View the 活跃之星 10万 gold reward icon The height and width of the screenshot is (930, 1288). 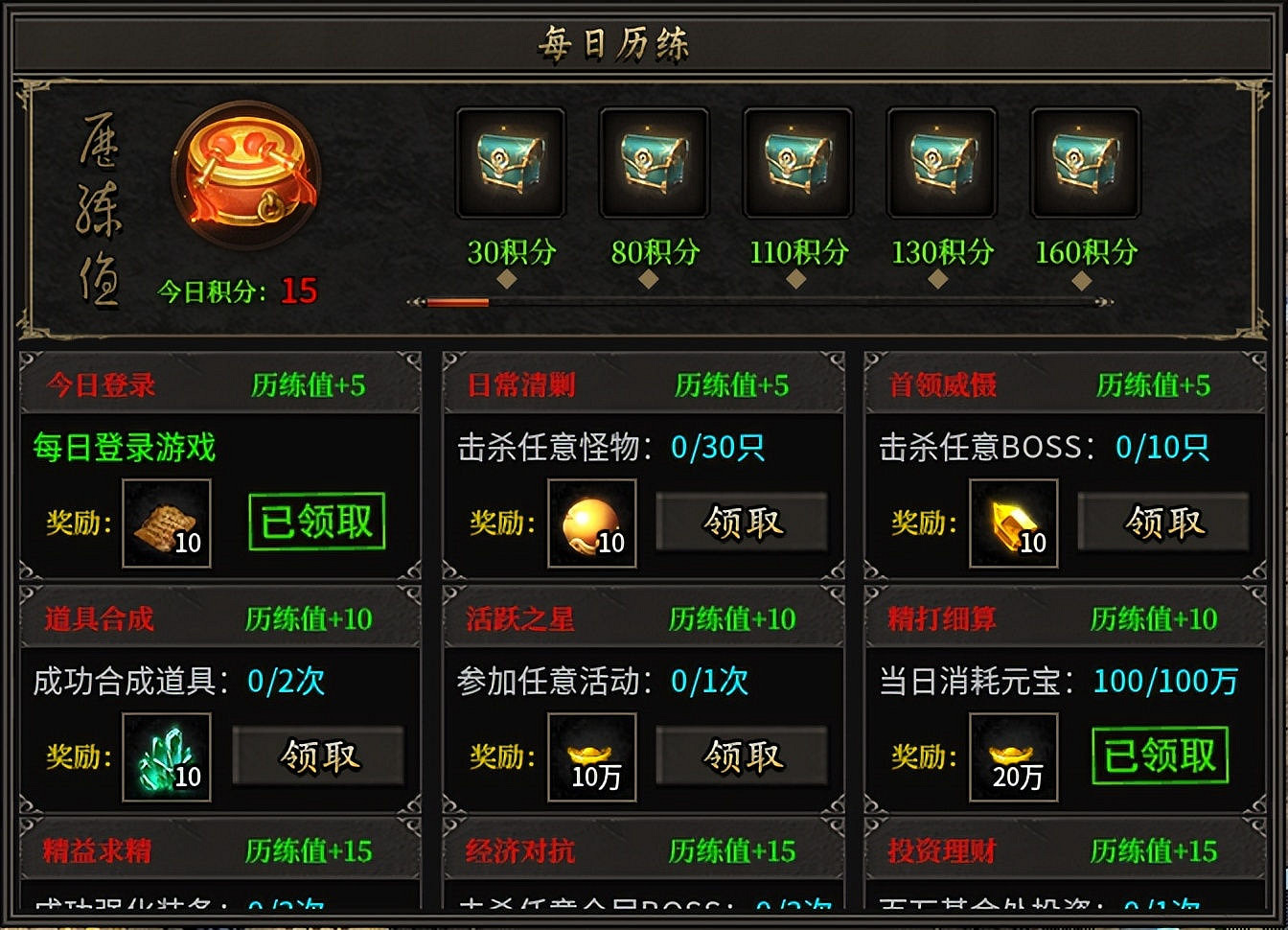pos(591,757)
